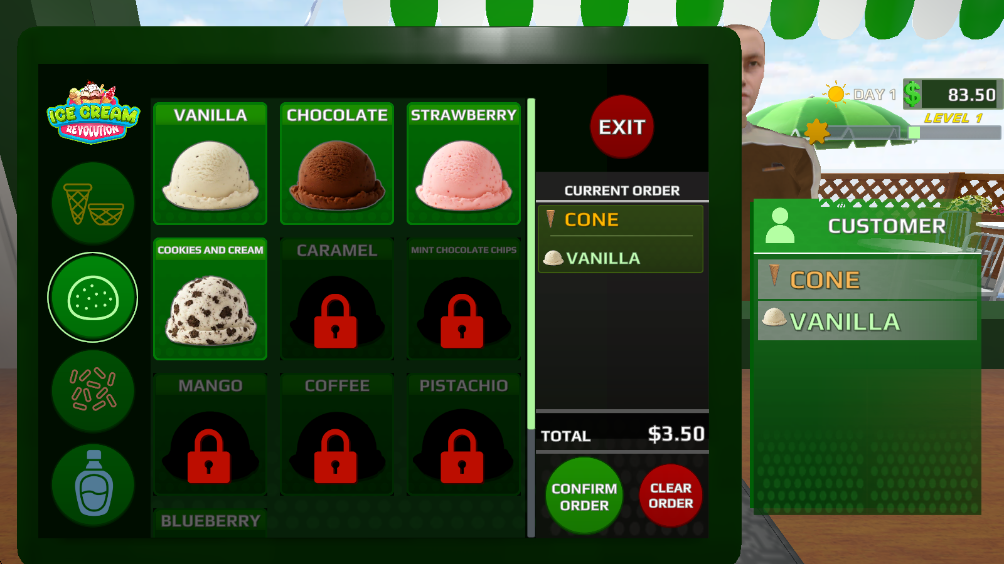Click the locked Mango flavor
The image size is (1004, 564).
pos(210,434)
